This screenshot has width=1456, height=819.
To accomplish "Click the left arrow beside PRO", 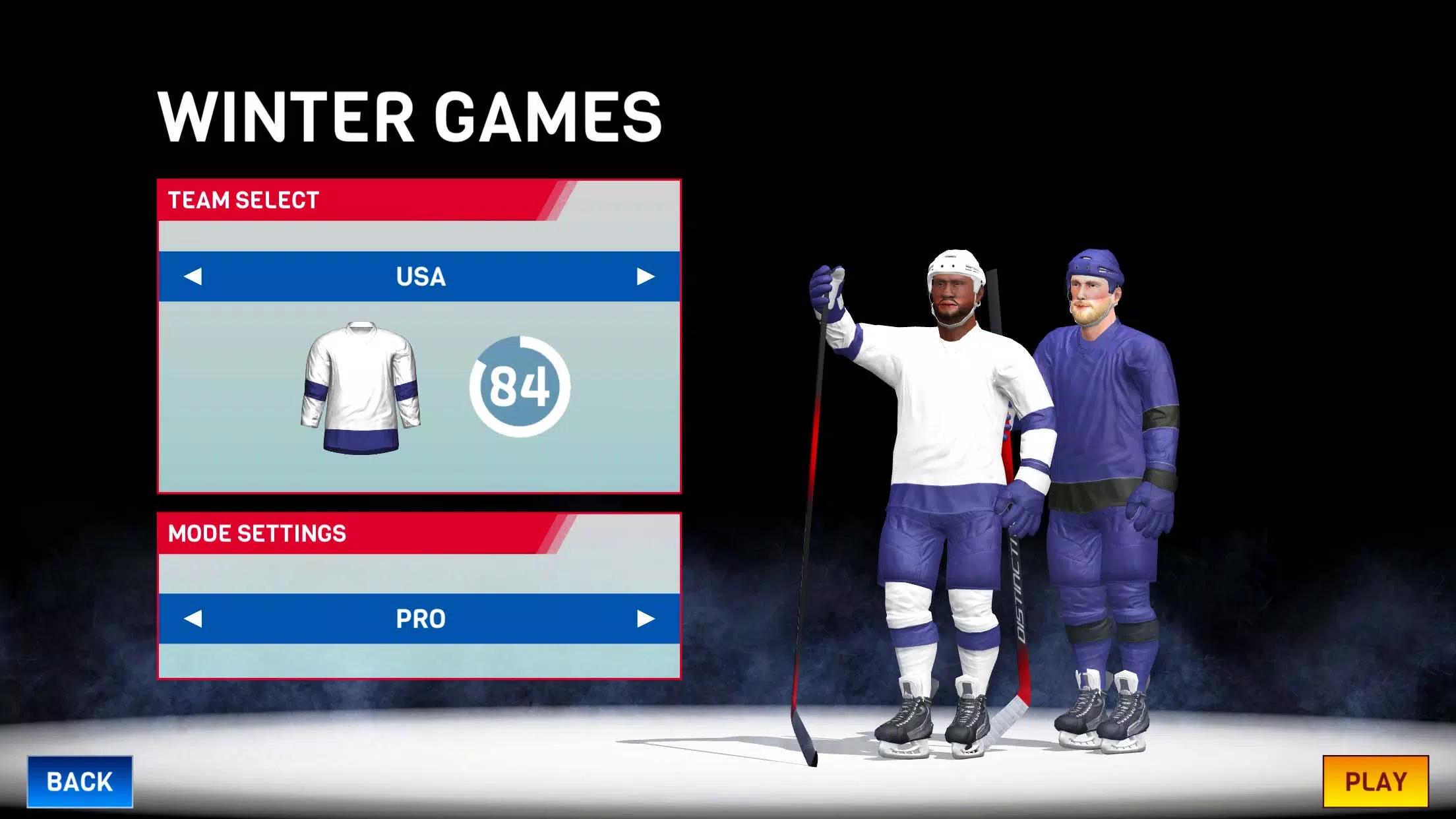I will 195,619.
